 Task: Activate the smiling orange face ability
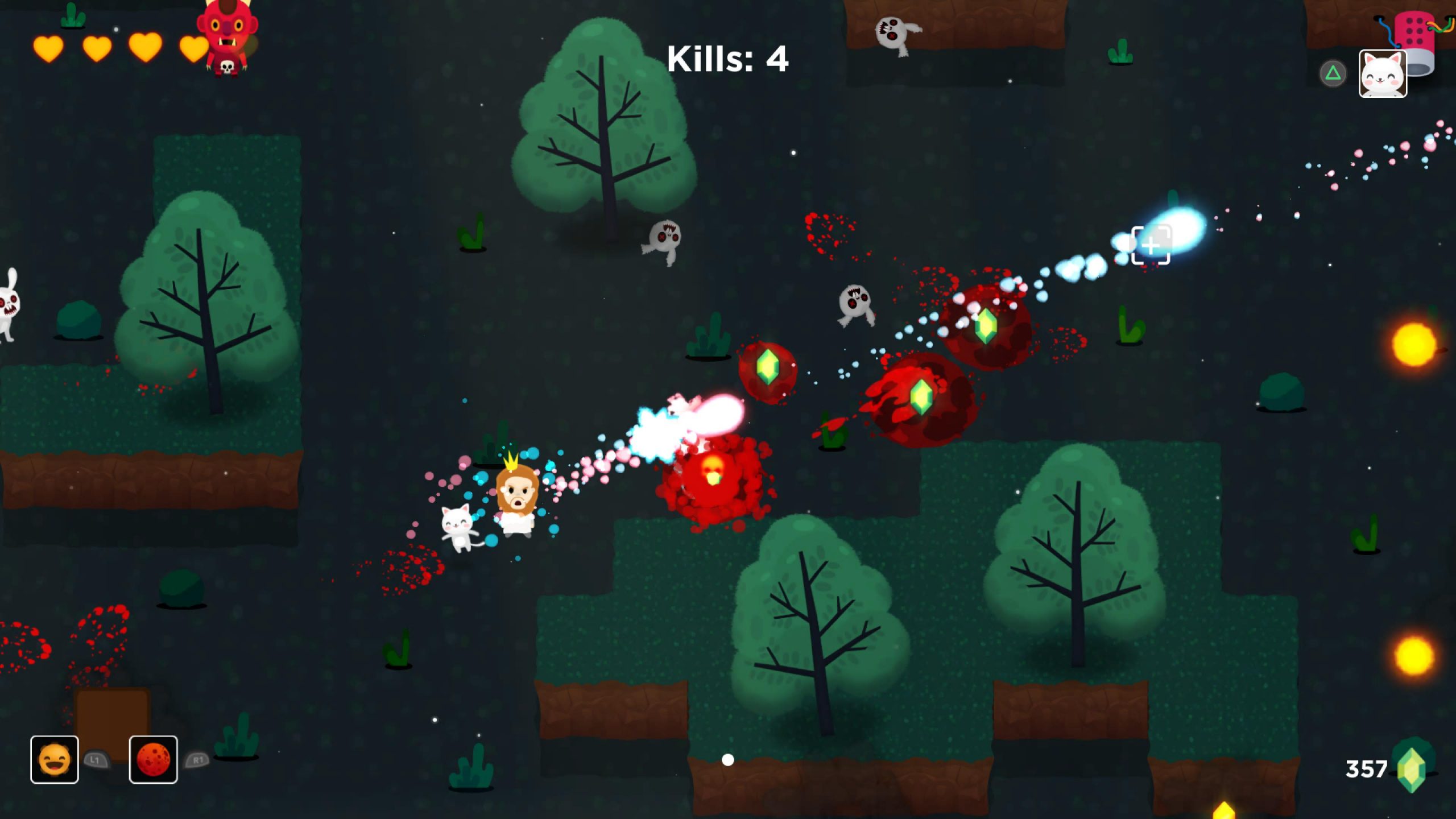pyautogui.click(x=55, y=760)
